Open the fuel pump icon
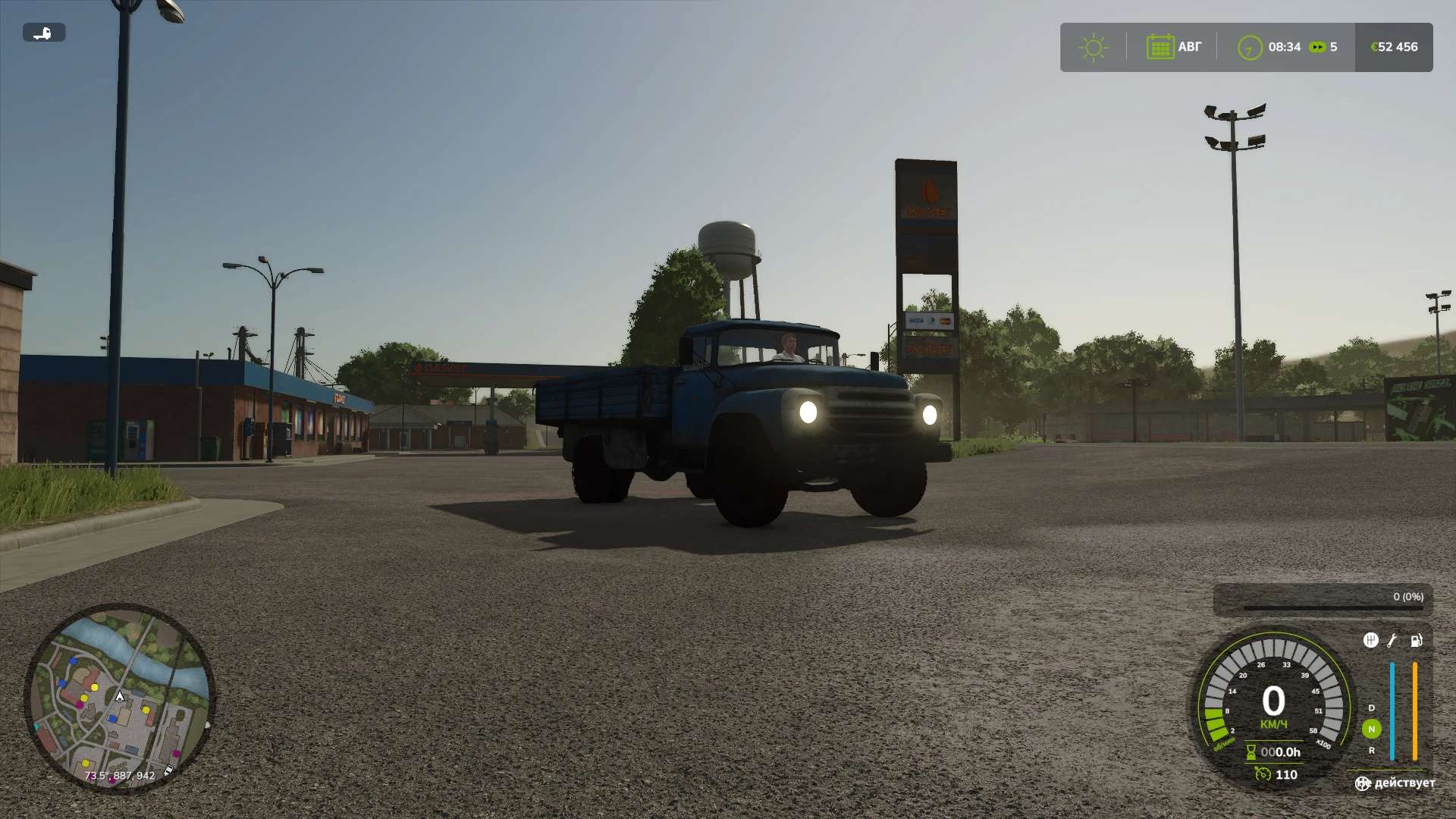The height and width of the screenshot is (819, 1456). [x=1416, y=641]
